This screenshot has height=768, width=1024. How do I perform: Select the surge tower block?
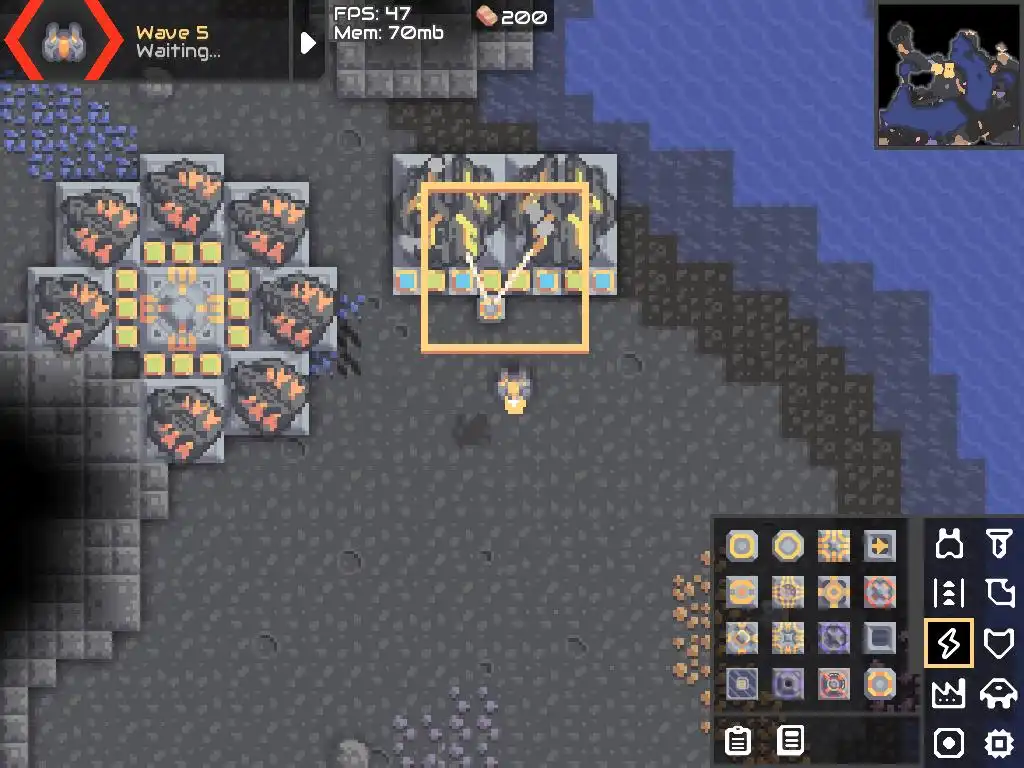point(834,546)
